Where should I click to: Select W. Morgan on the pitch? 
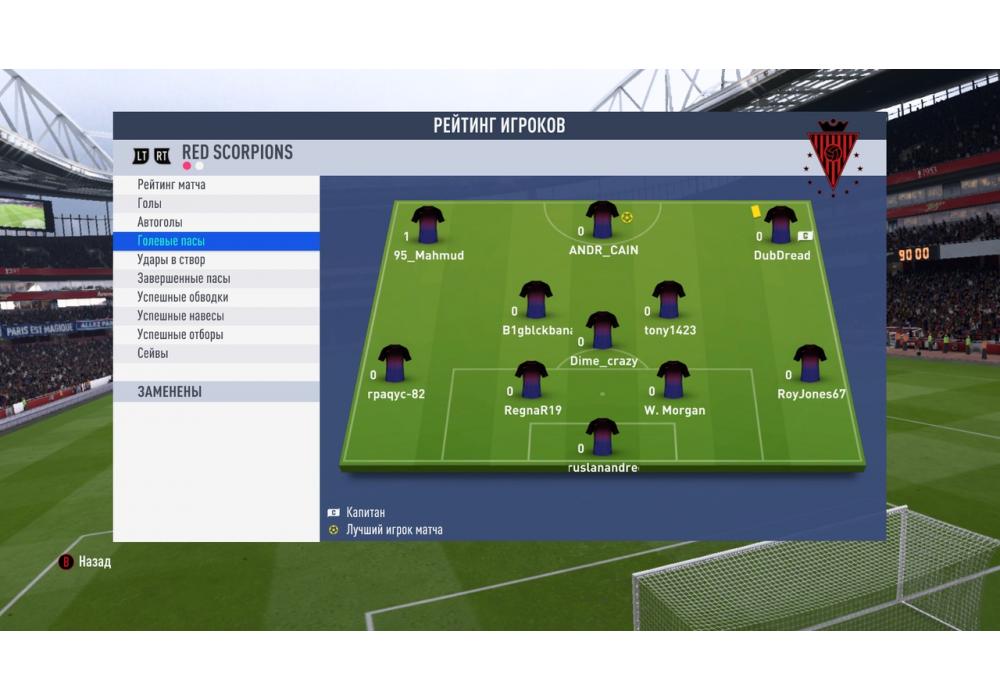[x=672, y=380]
